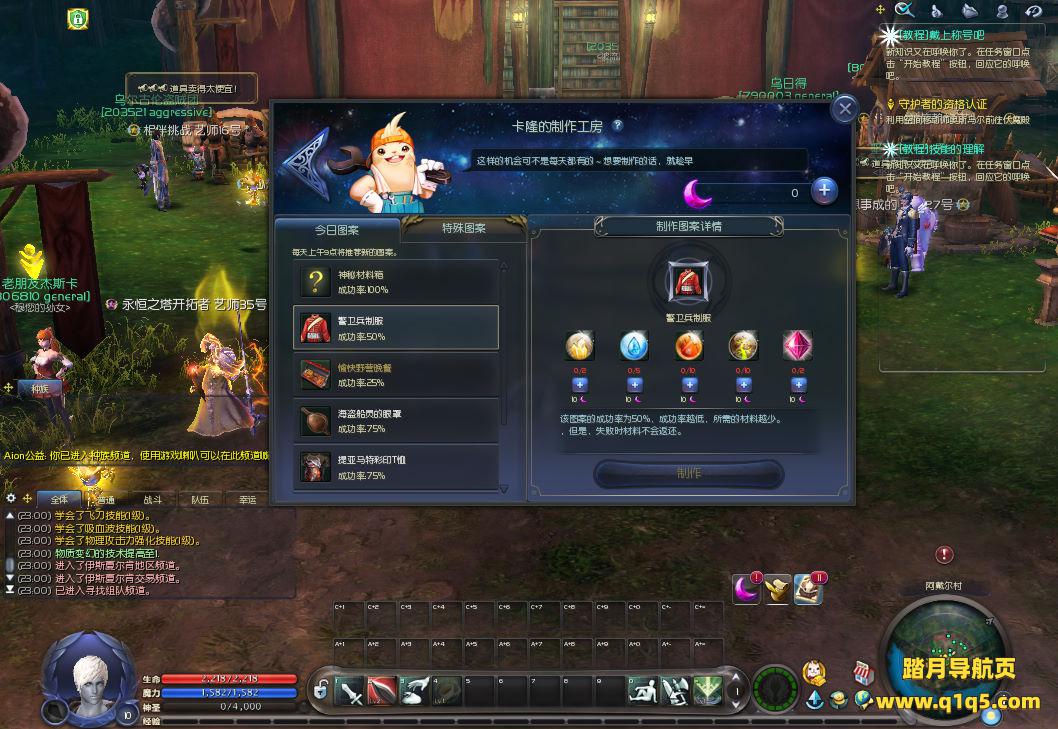
Task: Open chat settings gear icon
Action: coord(11,498)
